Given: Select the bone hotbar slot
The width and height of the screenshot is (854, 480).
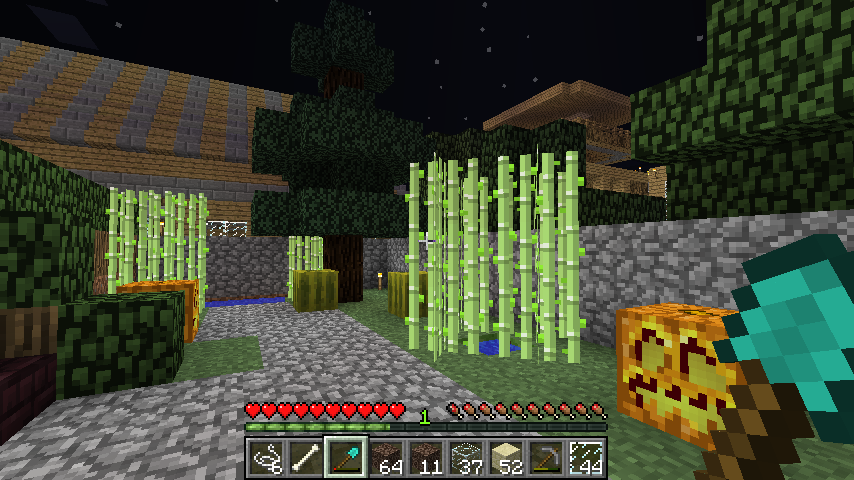Looking at the screenshot, I should point(305,457).
